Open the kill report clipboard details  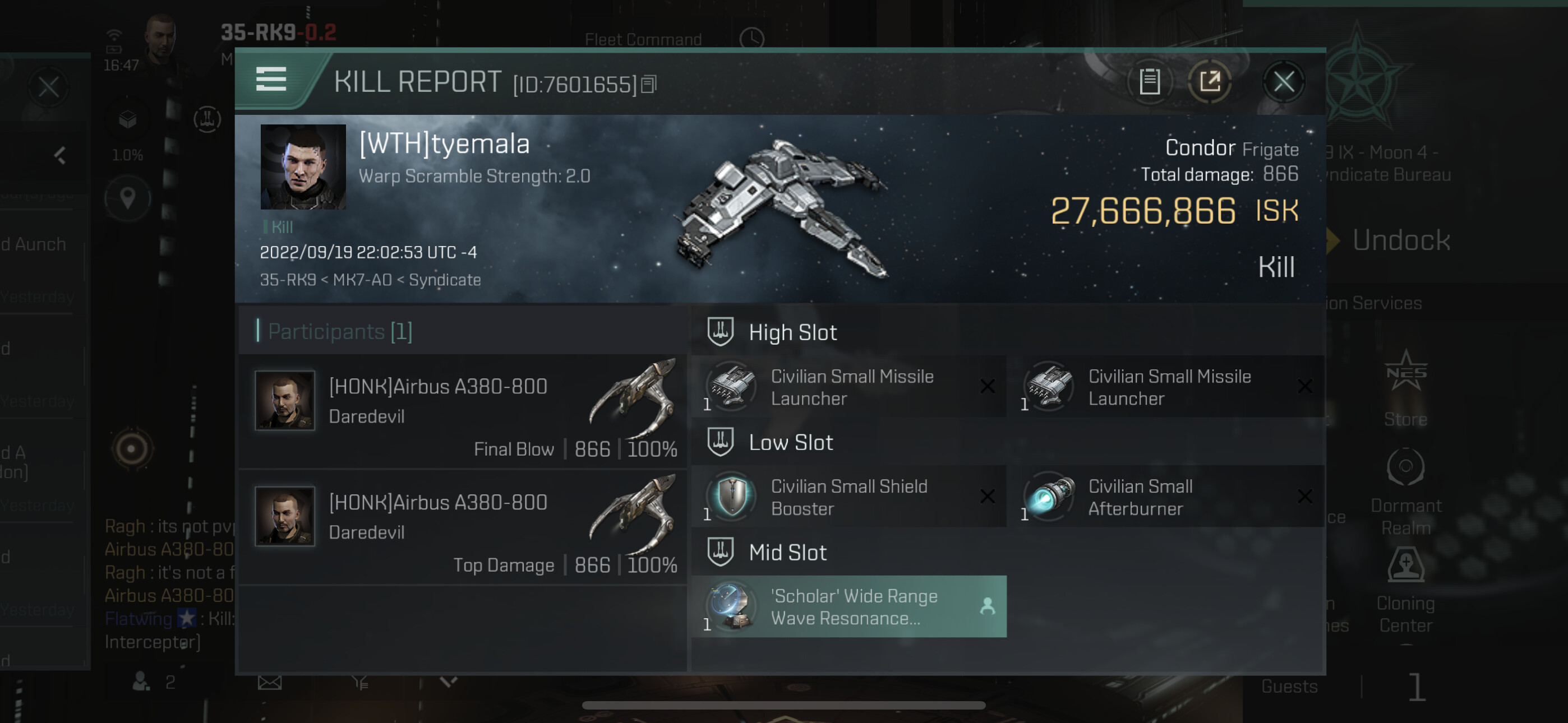1149,82
